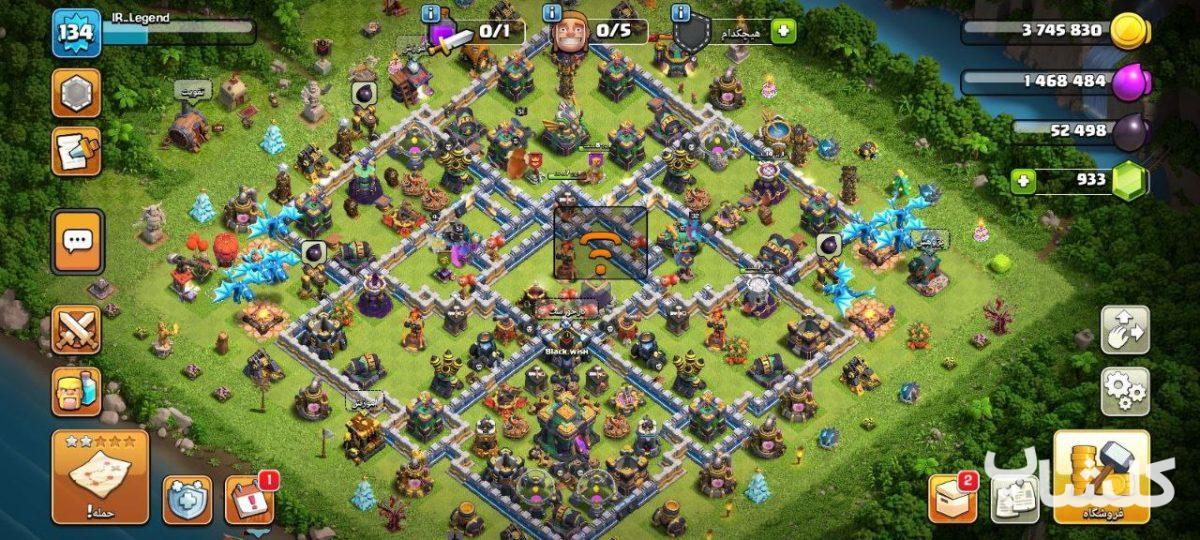Add gems with the green plus
Viewport: 1200px width, 540px height.
[1022, 181]
